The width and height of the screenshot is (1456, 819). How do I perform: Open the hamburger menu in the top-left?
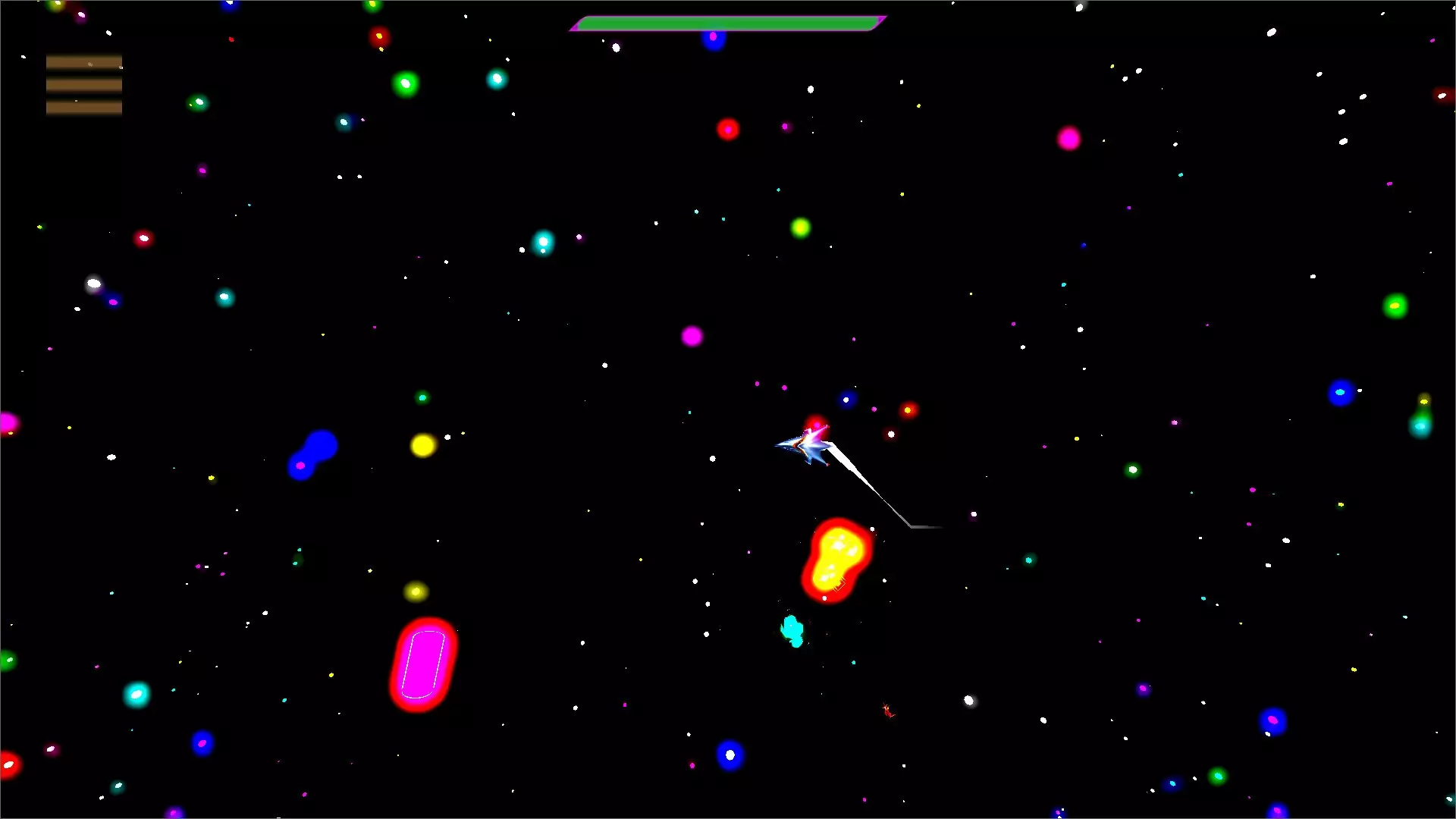[x=83, y=83]
